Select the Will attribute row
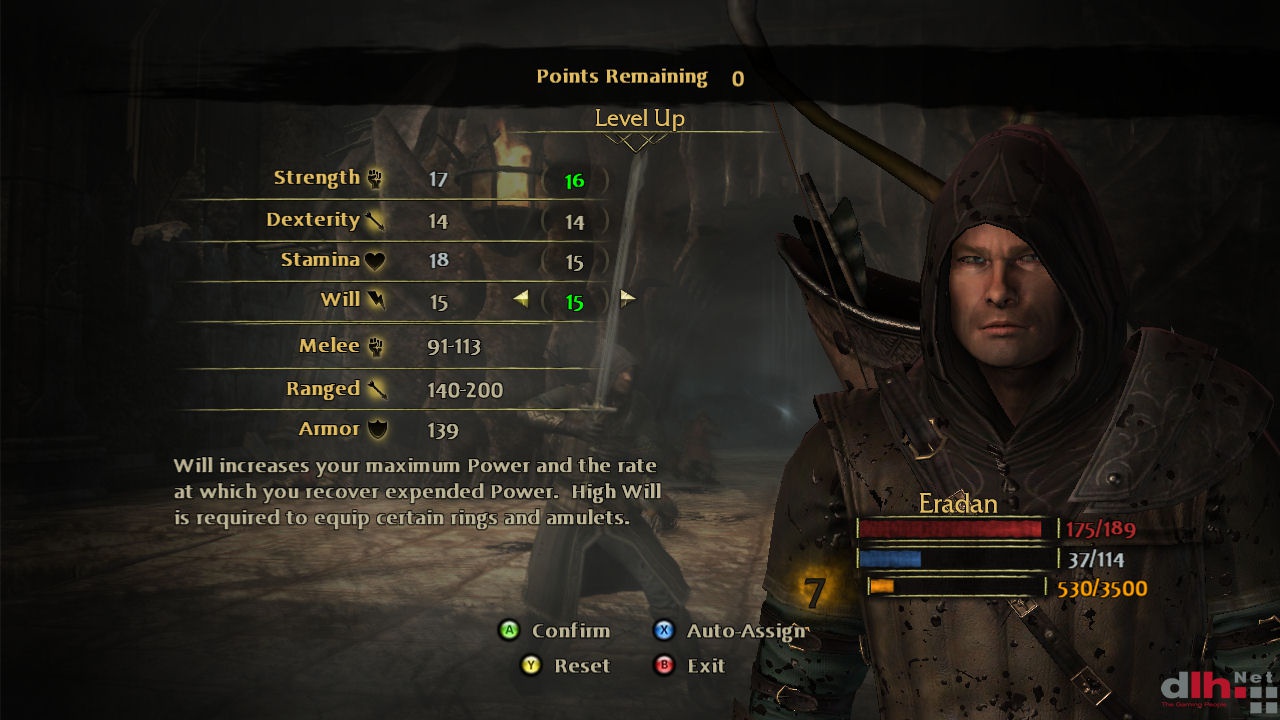 pyautogui.click(x=340, y=300)
